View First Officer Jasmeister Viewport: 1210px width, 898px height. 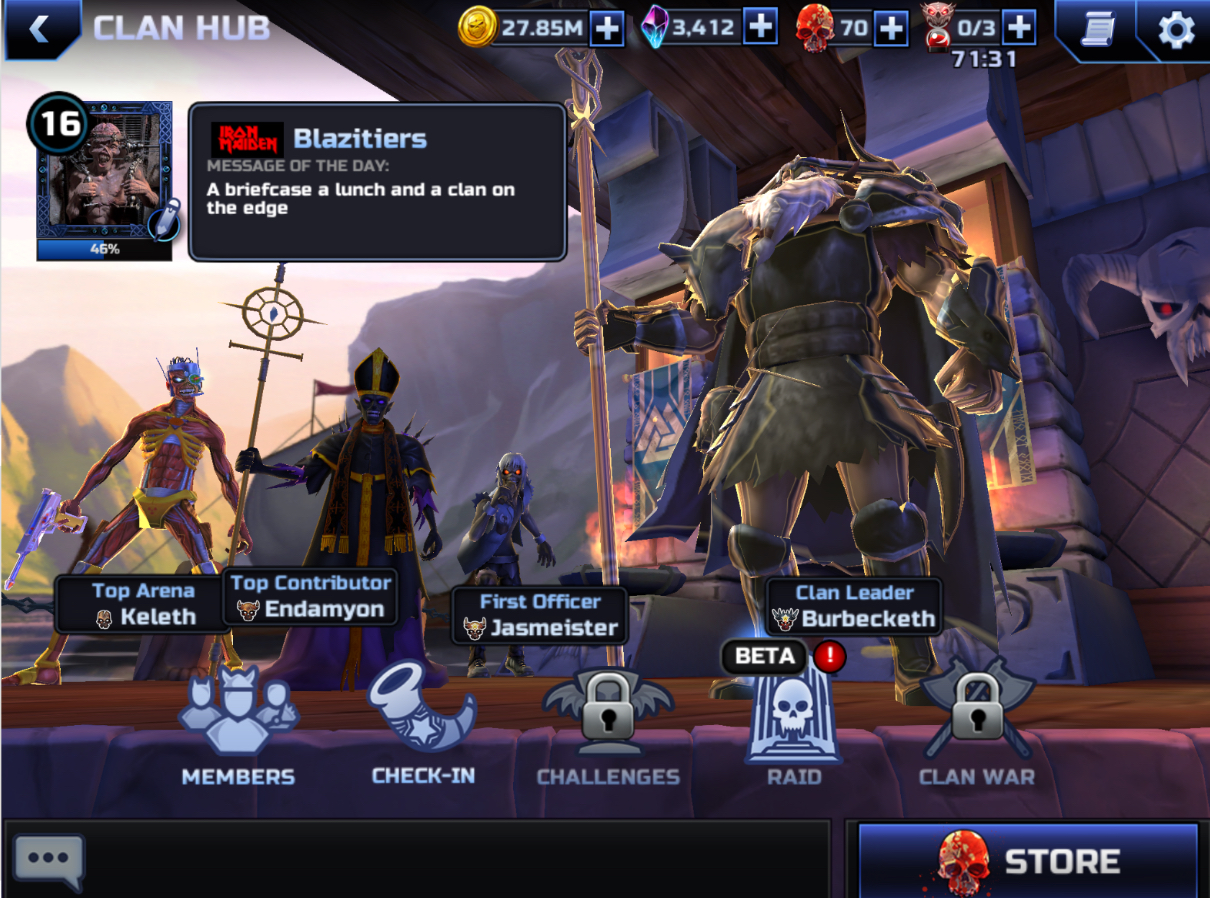click(x=540, y=616)
